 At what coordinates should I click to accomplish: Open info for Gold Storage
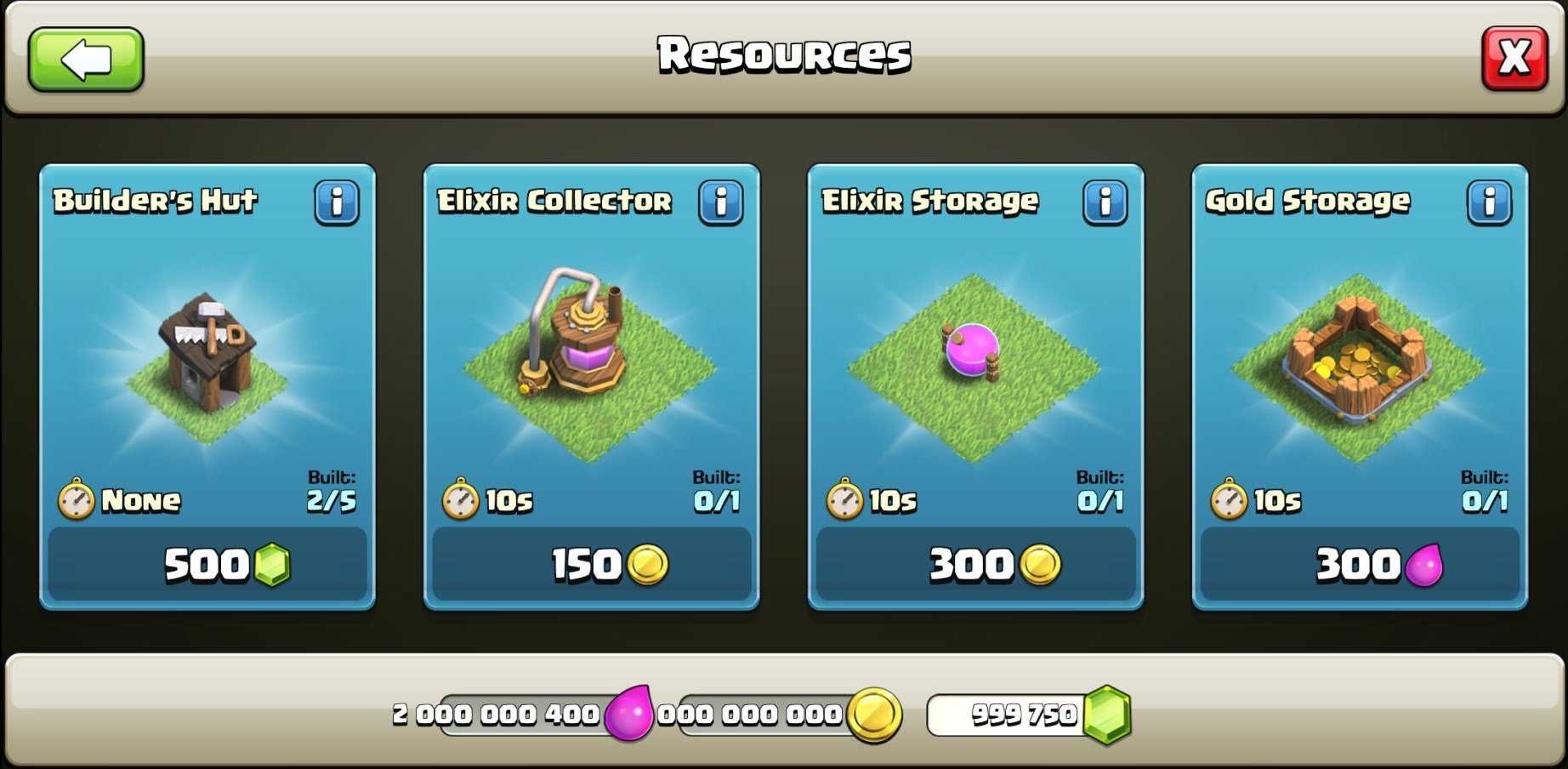[1491, 202]
